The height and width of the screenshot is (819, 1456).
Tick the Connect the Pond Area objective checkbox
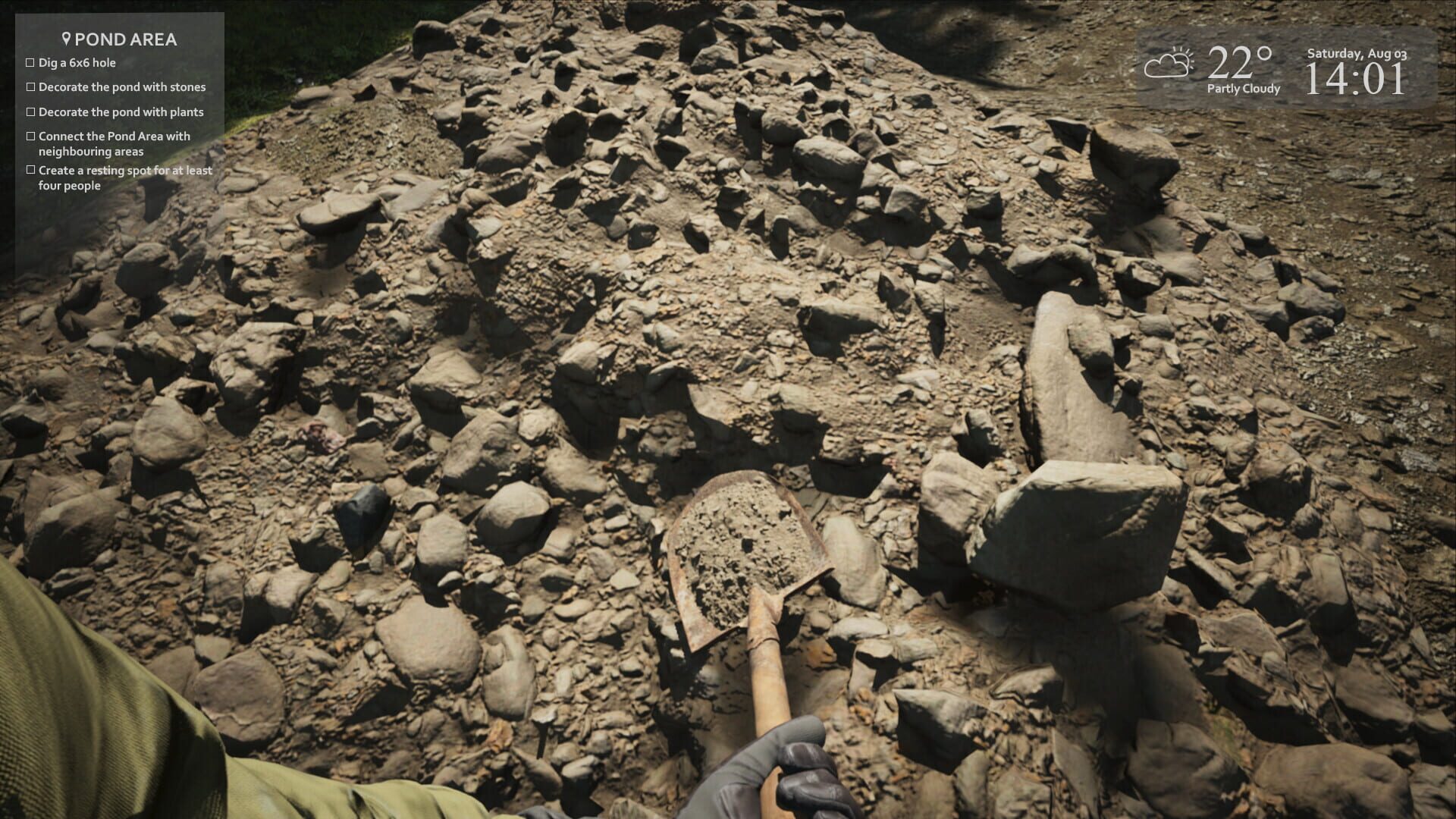click(x=30, y=136)
